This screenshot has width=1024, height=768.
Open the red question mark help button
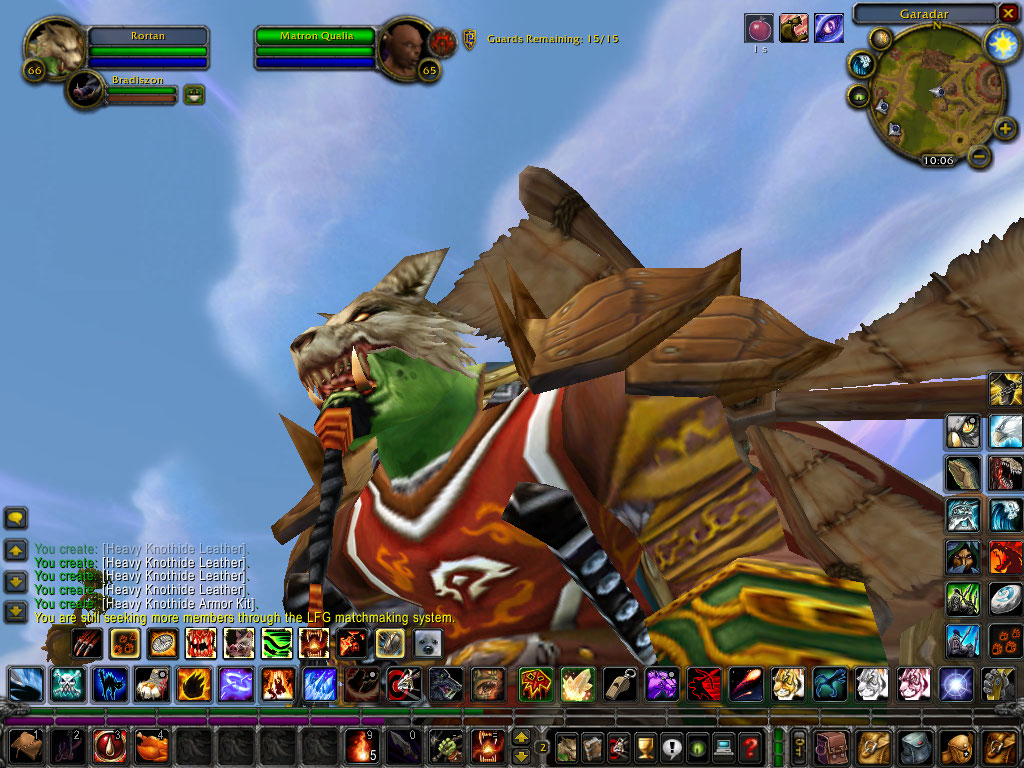tap(750, 747)
